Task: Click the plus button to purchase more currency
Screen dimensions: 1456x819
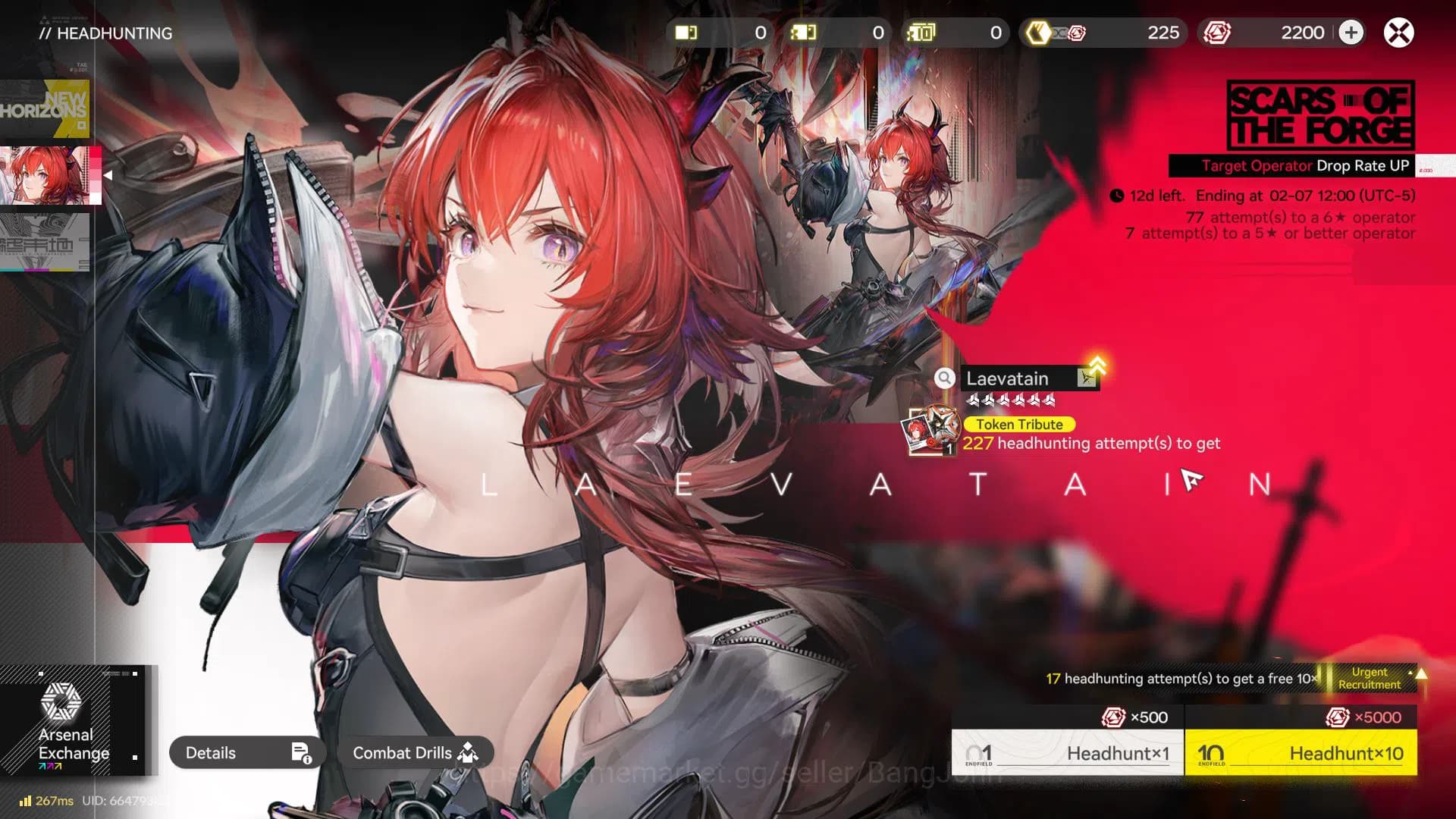Action: pyautogui.click(x=1351, y=33)
